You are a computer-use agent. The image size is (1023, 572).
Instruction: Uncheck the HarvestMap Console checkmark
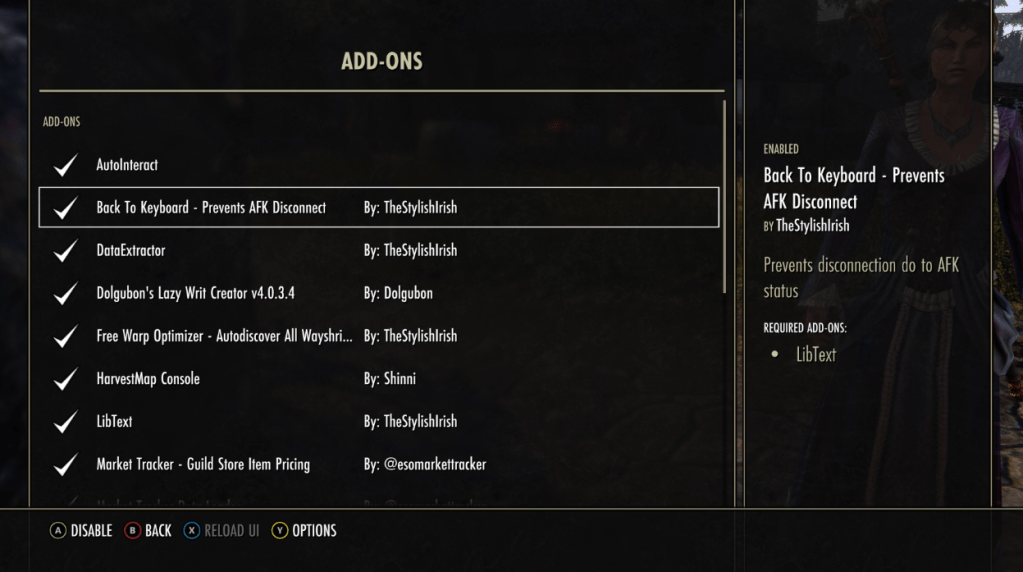(66, 379)
